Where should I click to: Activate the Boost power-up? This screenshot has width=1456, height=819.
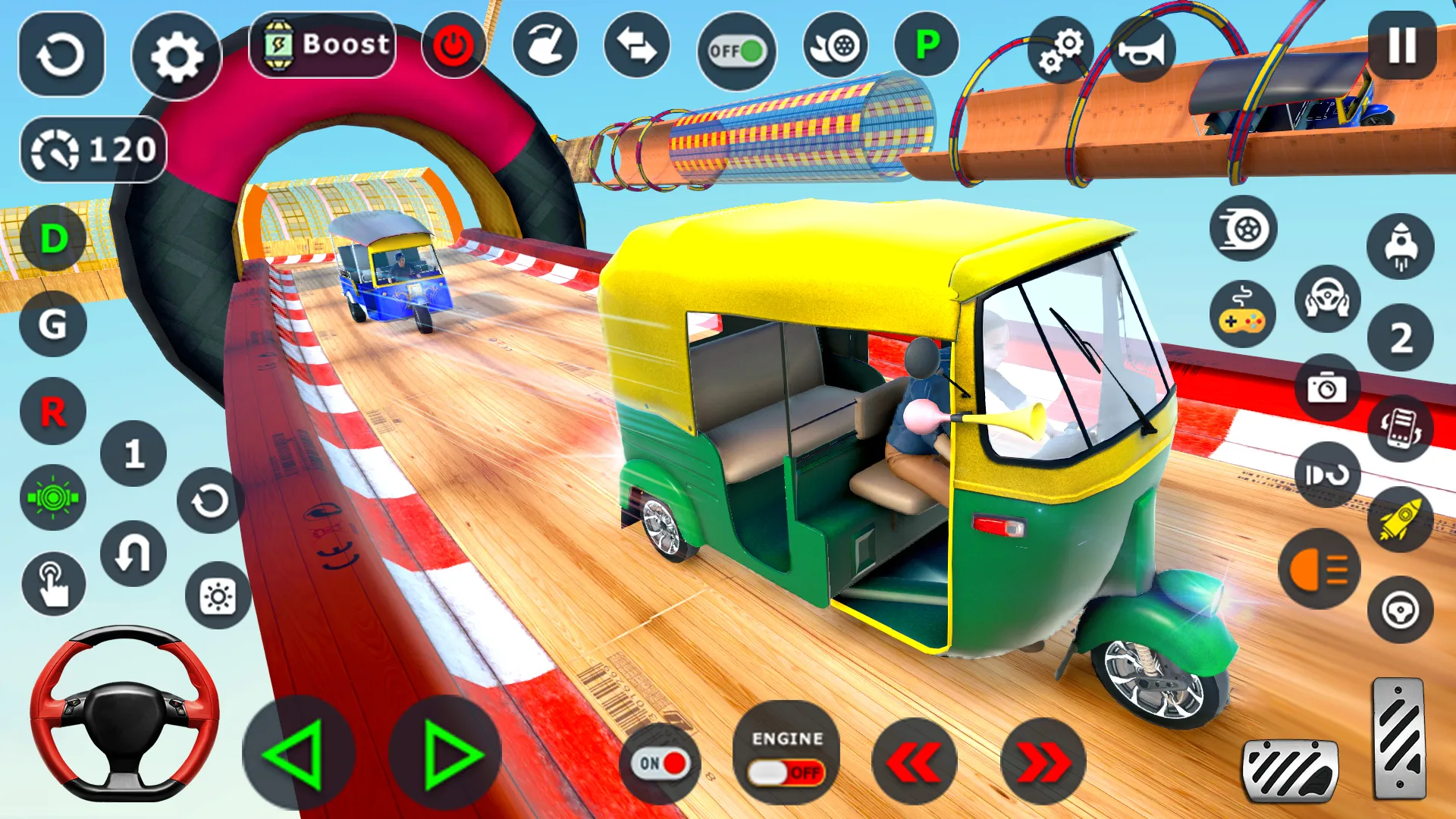click(x=322, y=44)
